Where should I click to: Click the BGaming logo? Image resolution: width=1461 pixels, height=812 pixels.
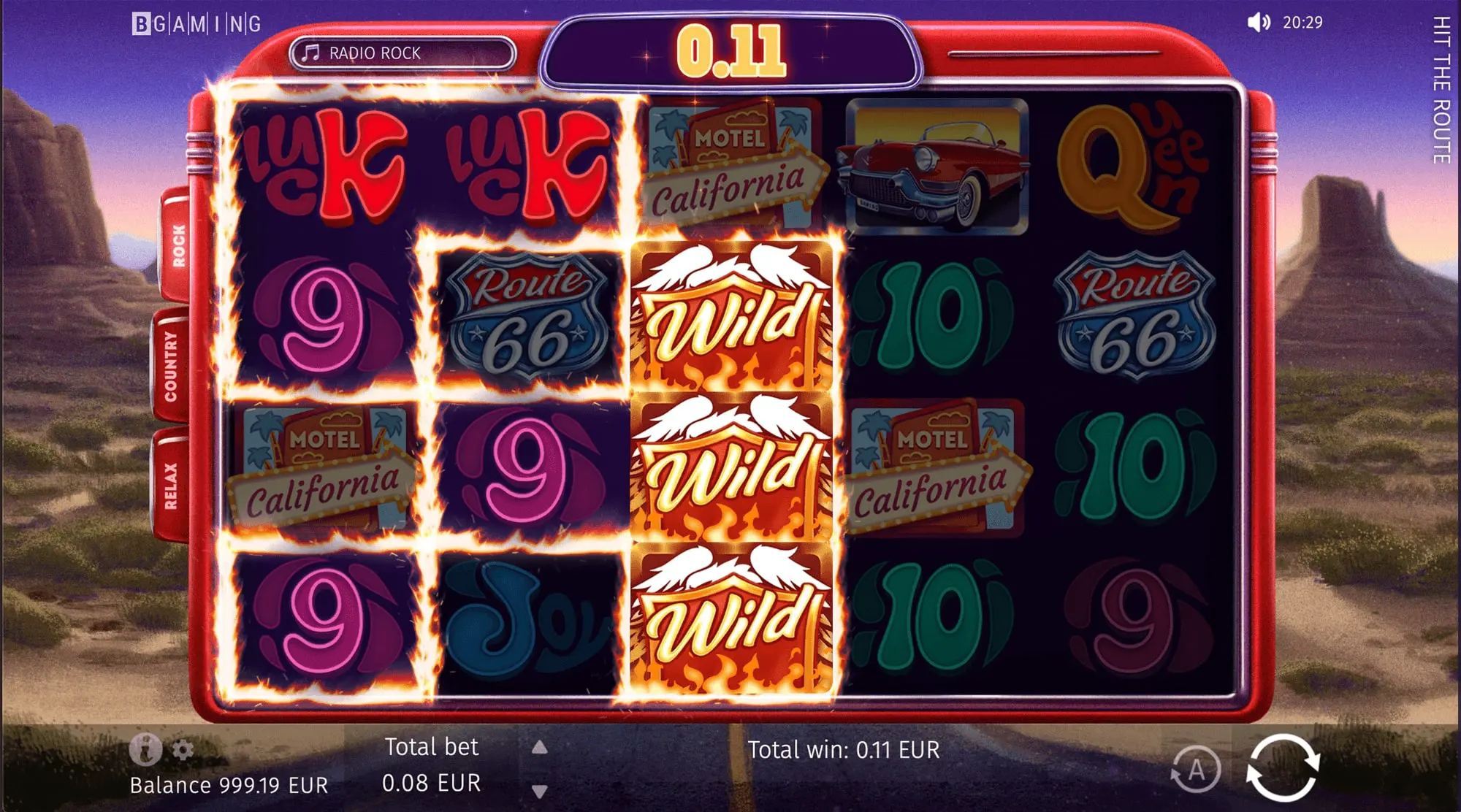197,24
